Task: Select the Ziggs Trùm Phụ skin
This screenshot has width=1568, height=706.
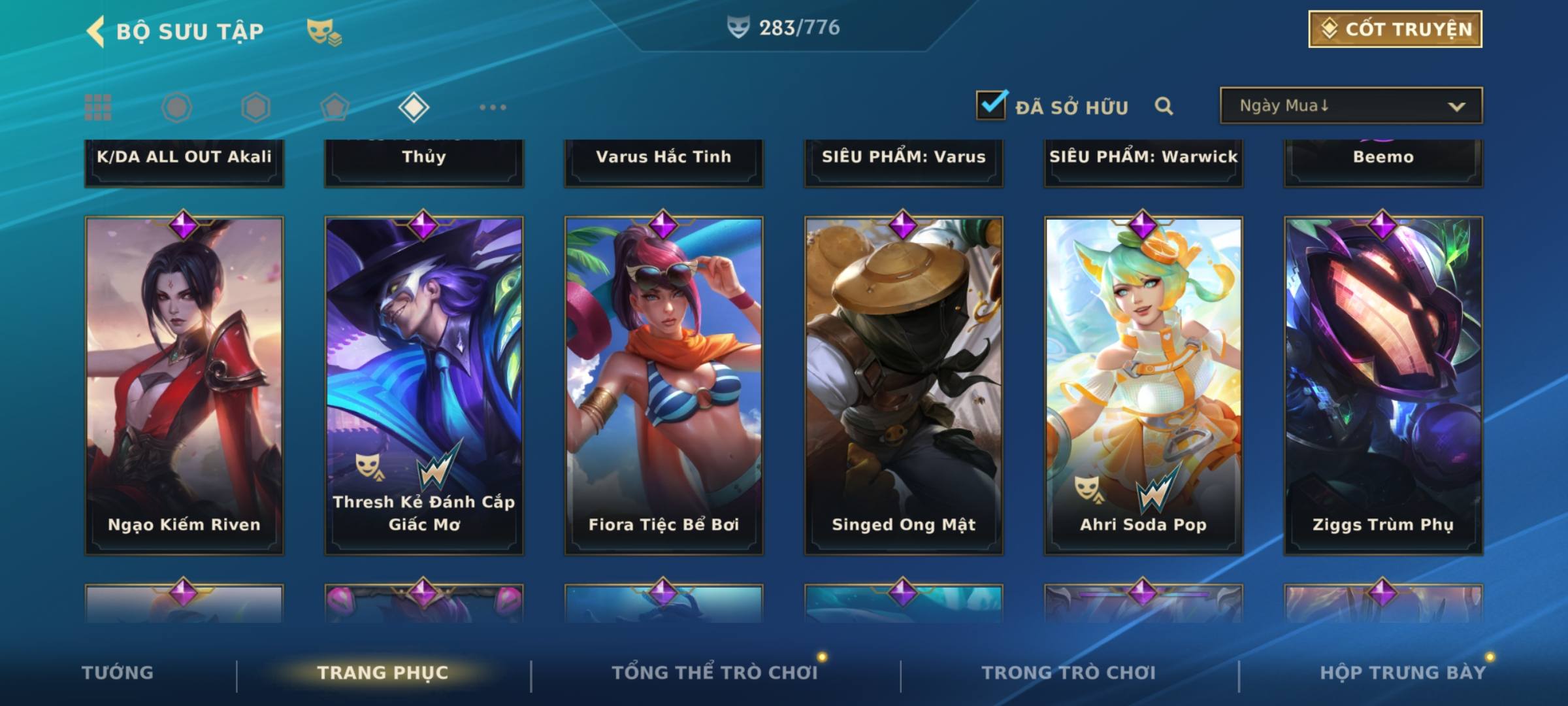Action: (1383, 386)
